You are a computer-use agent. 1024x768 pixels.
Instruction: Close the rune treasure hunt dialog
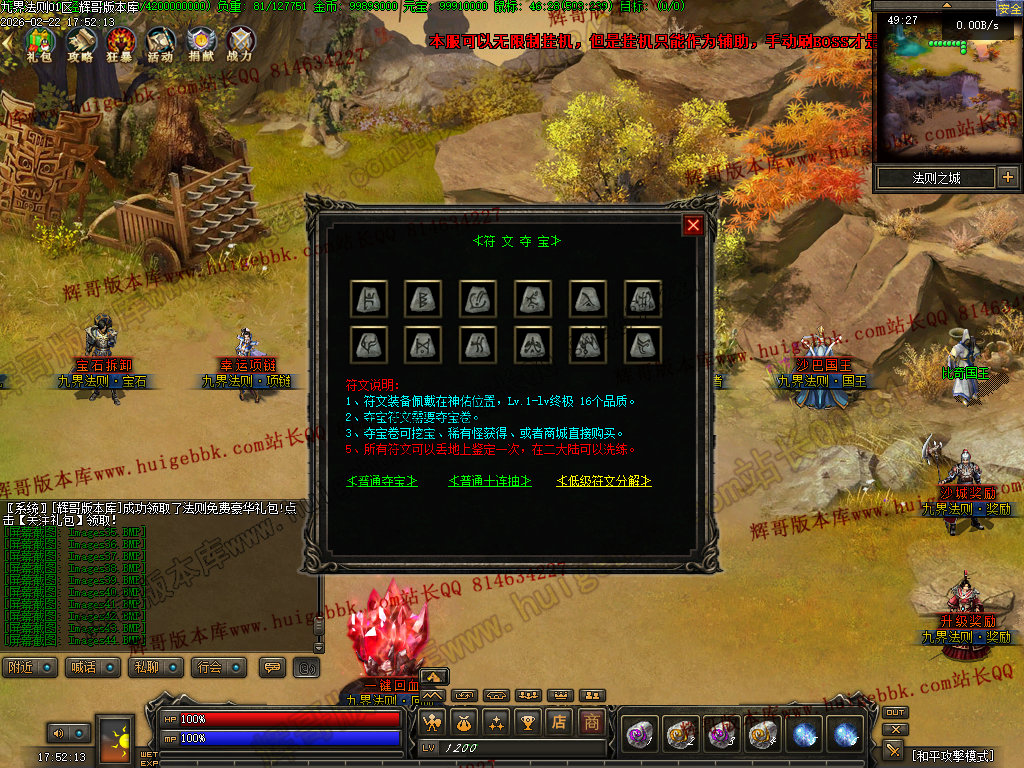(693, 225)
